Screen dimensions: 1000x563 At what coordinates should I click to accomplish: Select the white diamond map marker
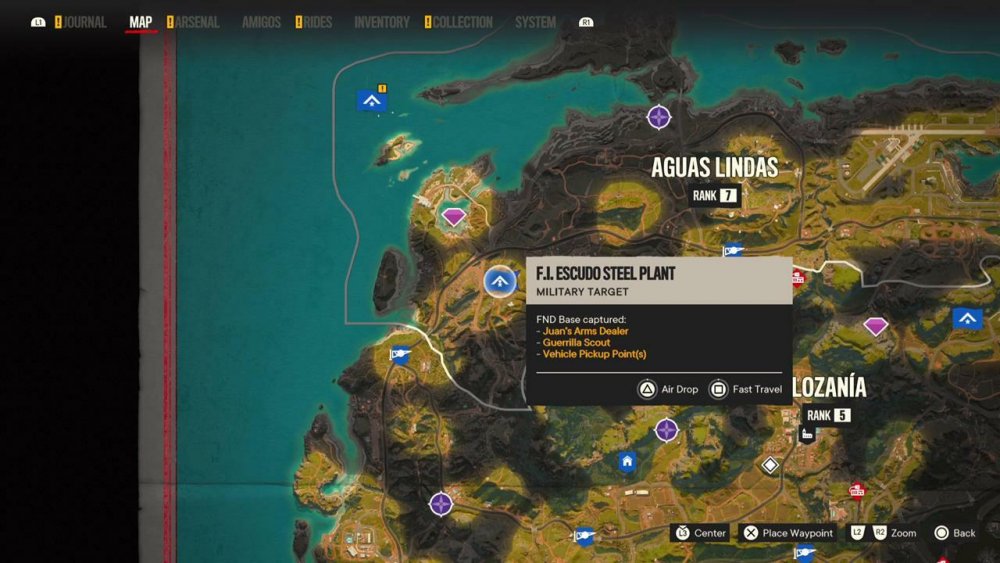[770, 465]
